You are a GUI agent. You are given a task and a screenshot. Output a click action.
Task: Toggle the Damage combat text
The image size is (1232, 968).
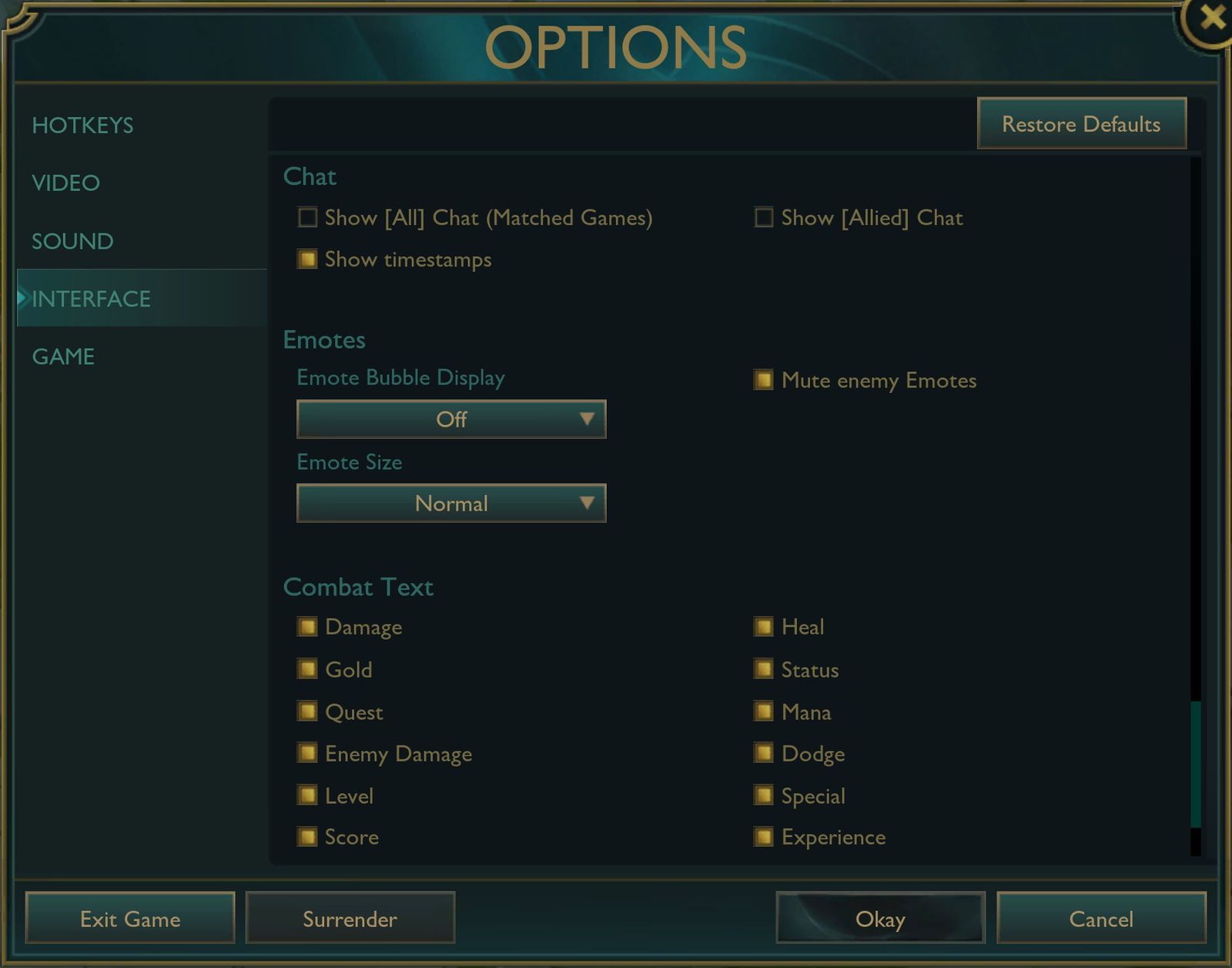tap(306, 627)
